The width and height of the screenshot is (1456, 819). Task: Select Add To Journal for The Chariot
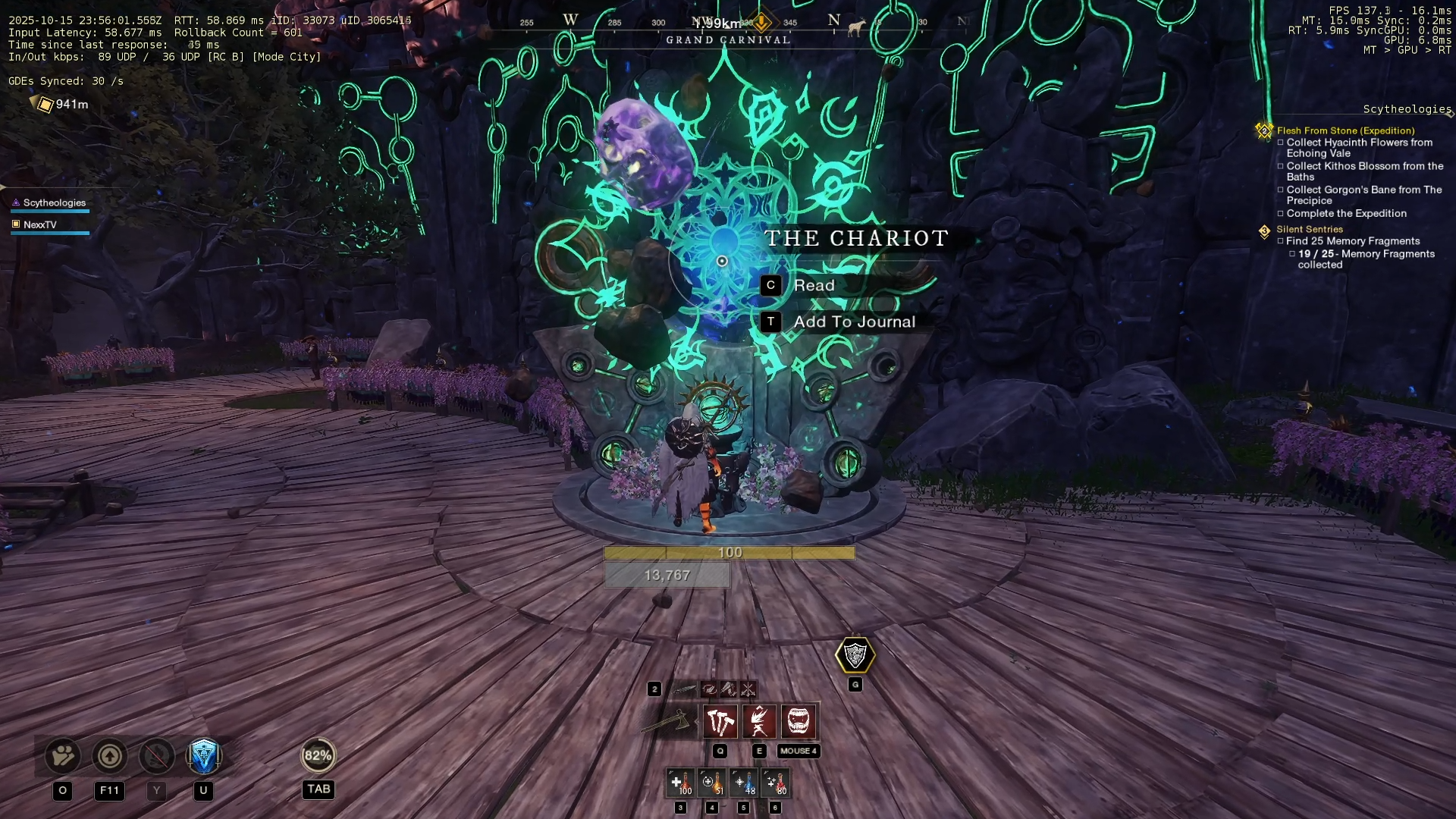pyautogui.click(x=853, y=322)
